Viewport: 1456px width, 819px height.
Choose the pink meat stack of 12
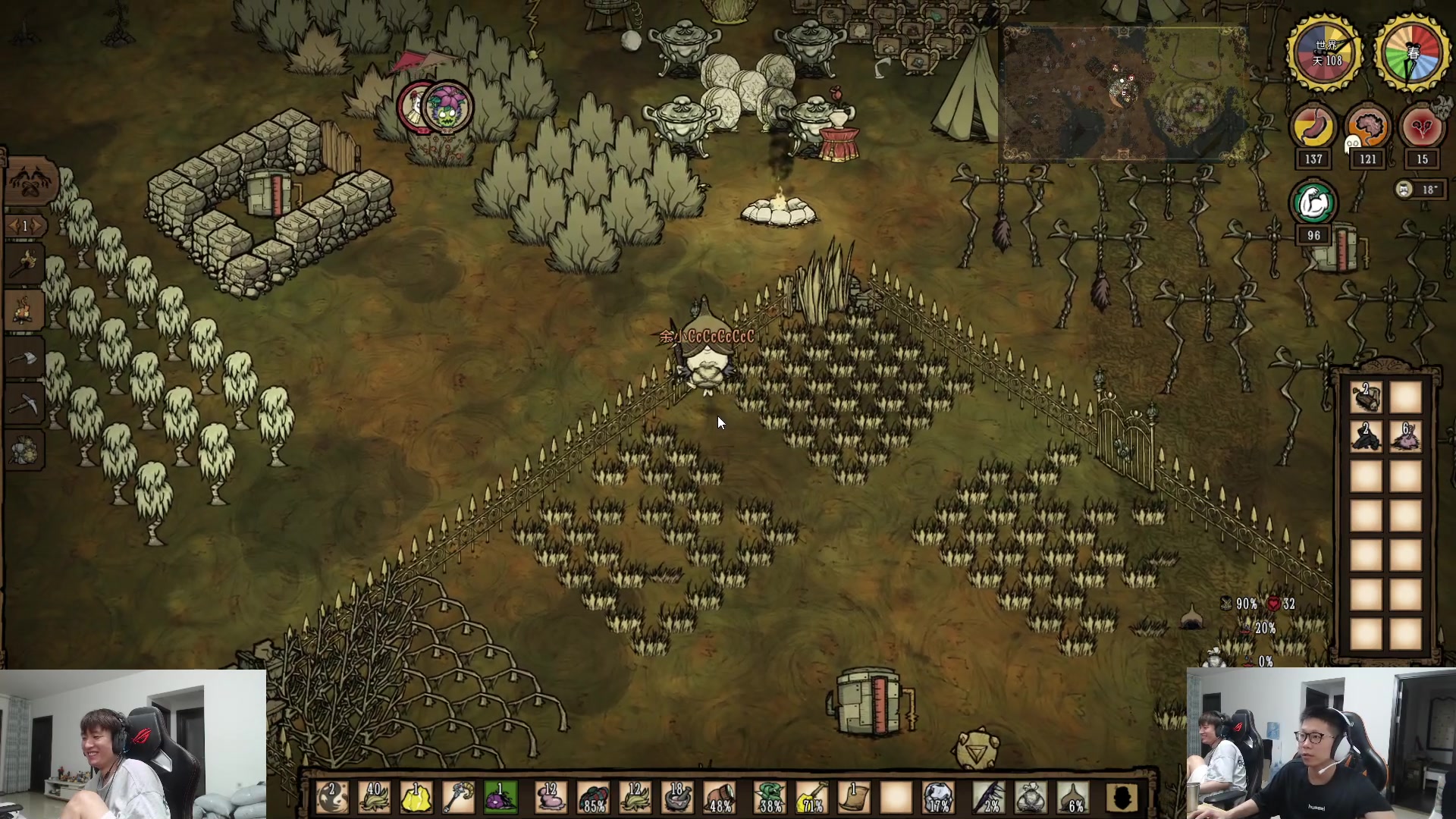[551, 798]
